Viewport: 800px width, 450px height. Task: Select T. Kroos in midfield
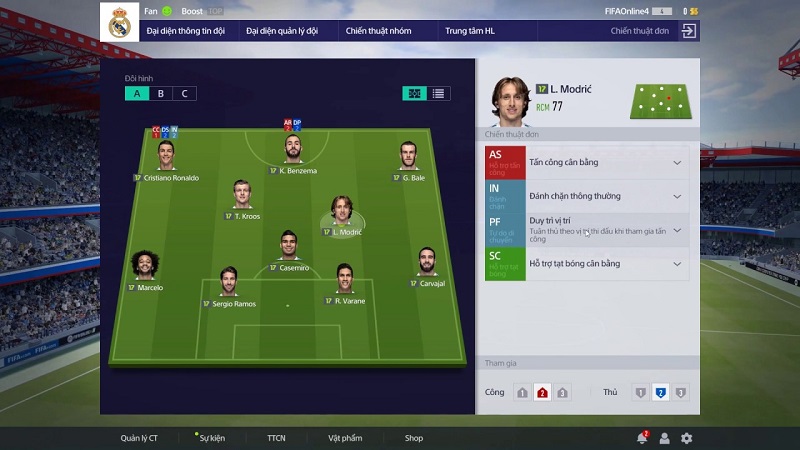coord(242,193)
